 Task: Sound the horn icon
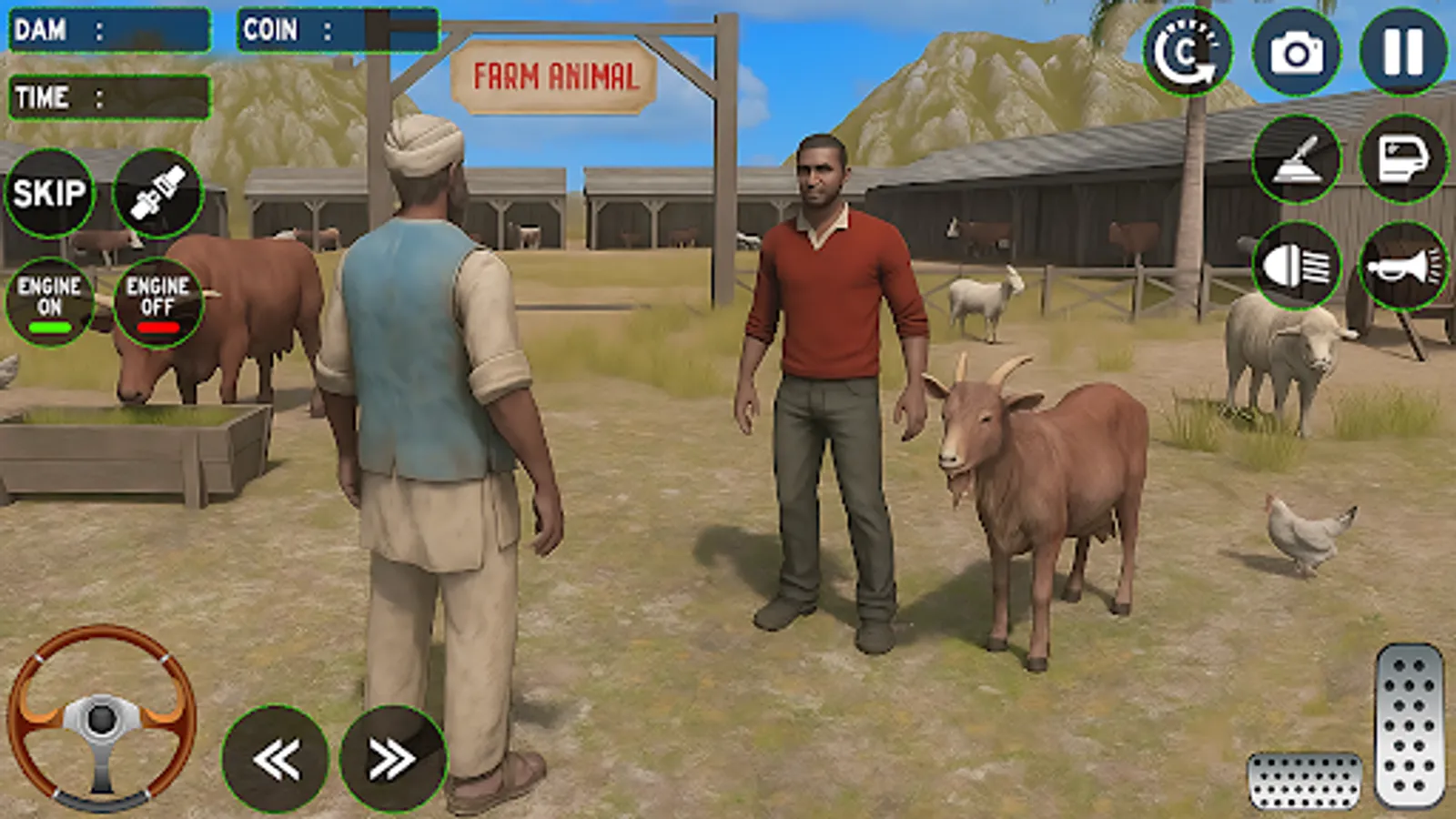pyautogui.click(x=1406, y=264)
